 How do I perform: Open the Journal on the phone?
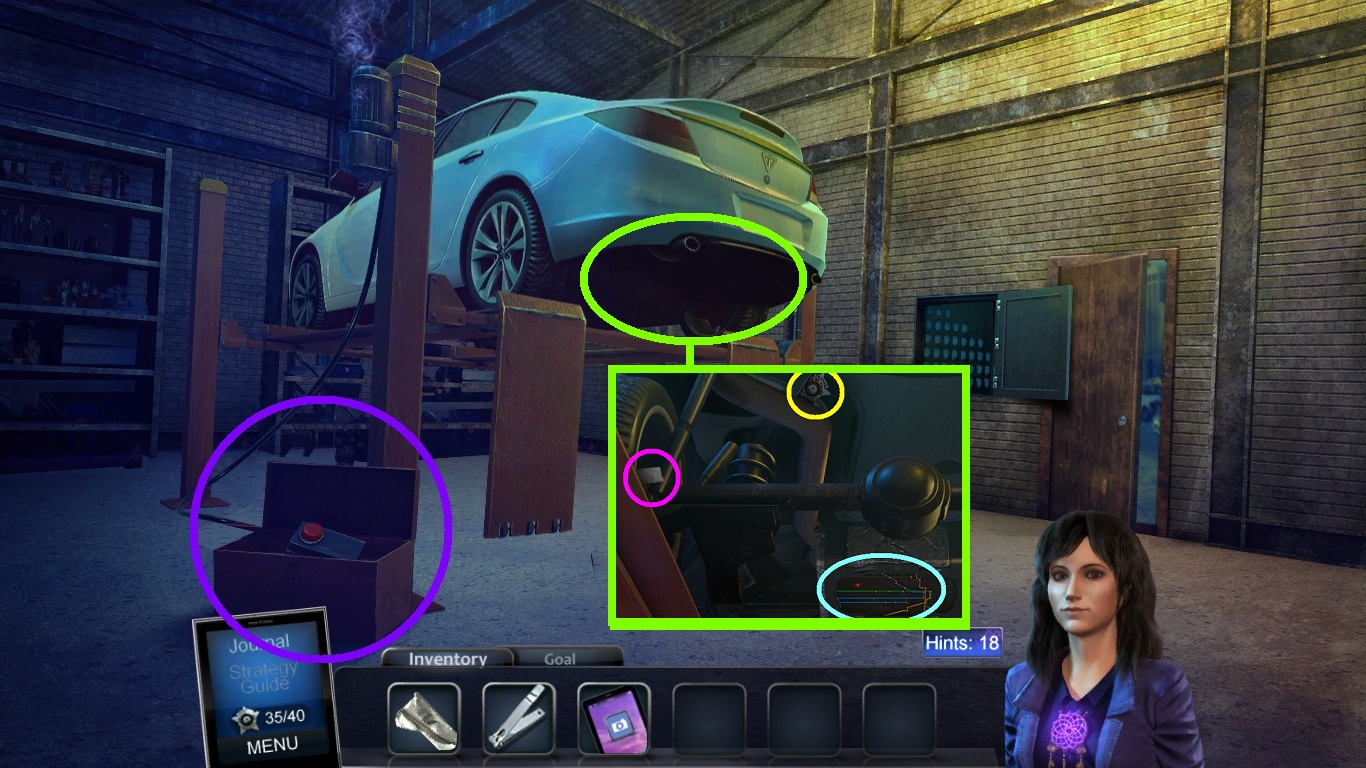coord(259,643)
